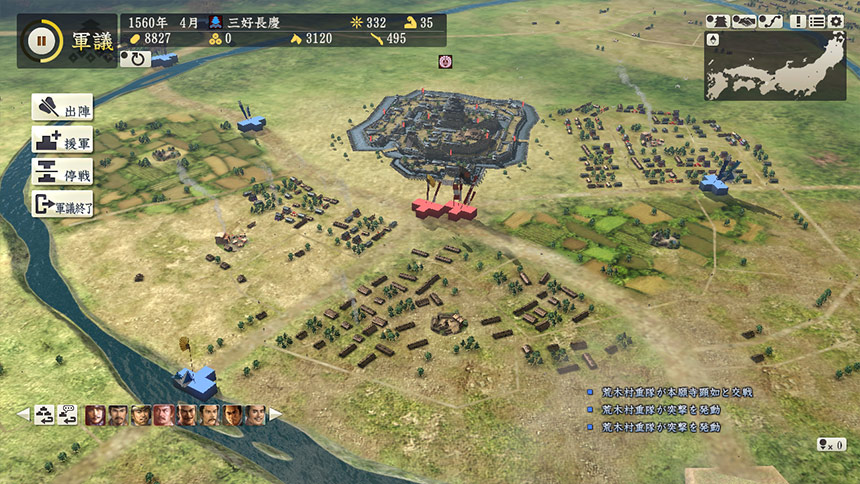The height and width of the screenshot is (484, 860).
Task: Click the compass button on the minimap
Action: 713,39
